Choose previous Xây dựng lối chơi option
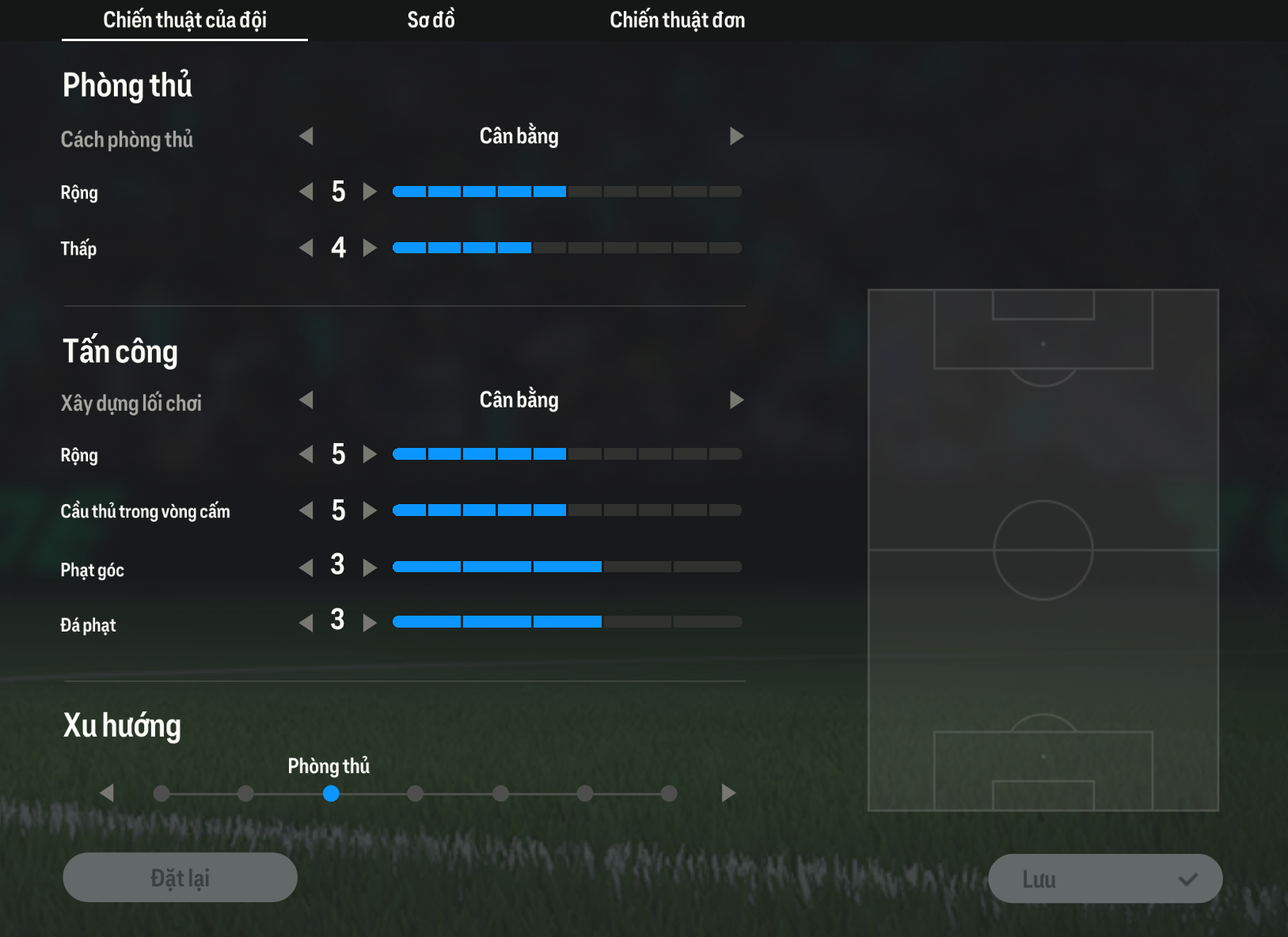Screen dimensions: 1288x937 (x=306, y=400)
